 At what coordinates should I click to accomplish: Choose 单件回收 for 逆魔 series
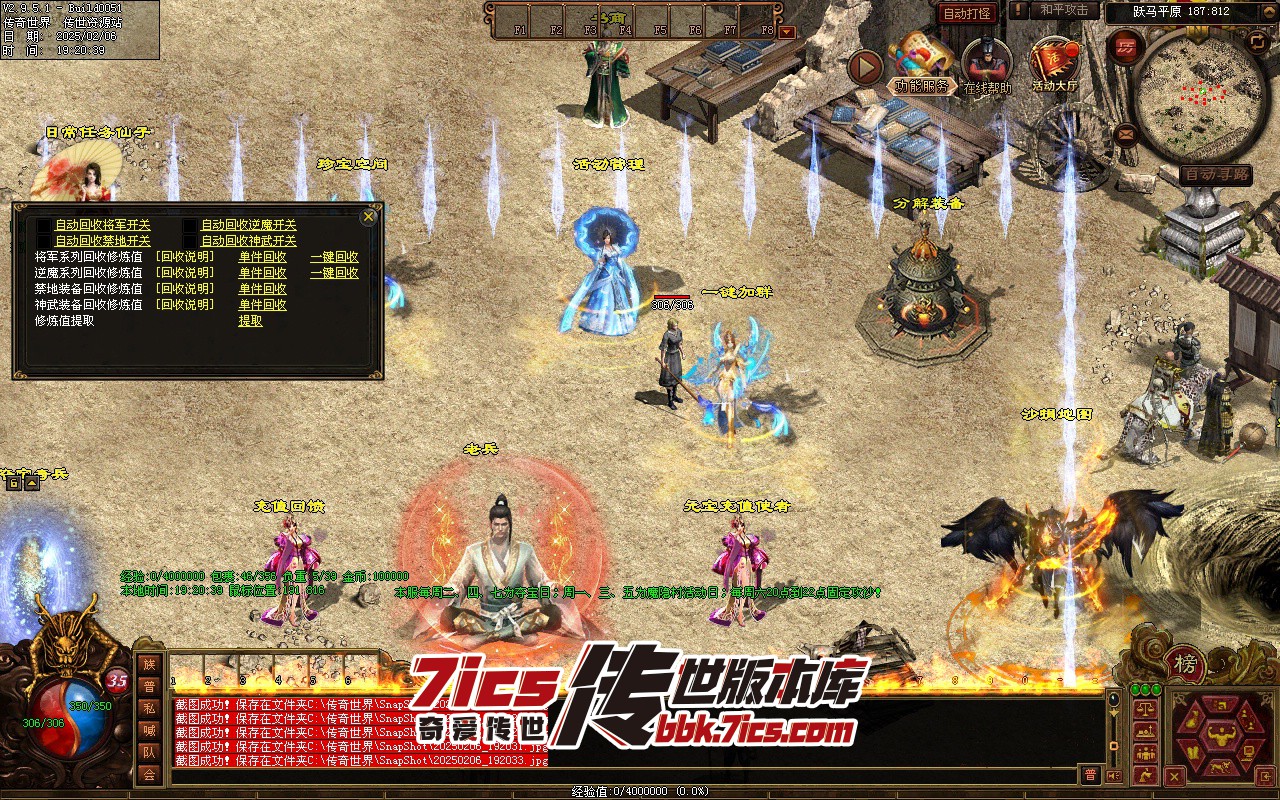pos(262,273)
